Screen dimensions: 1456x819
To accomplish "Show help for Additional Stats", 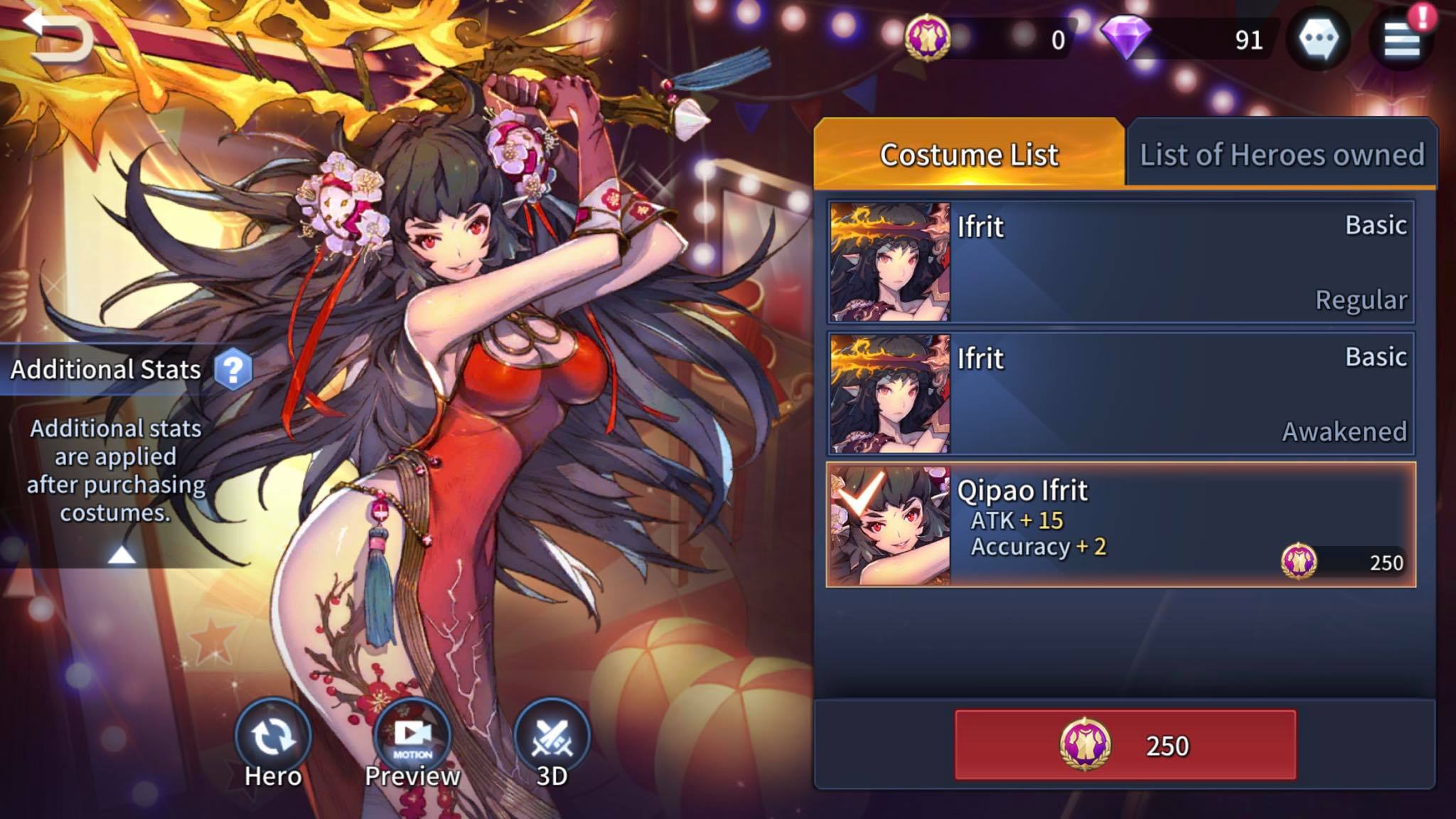I will click(232, 369).
